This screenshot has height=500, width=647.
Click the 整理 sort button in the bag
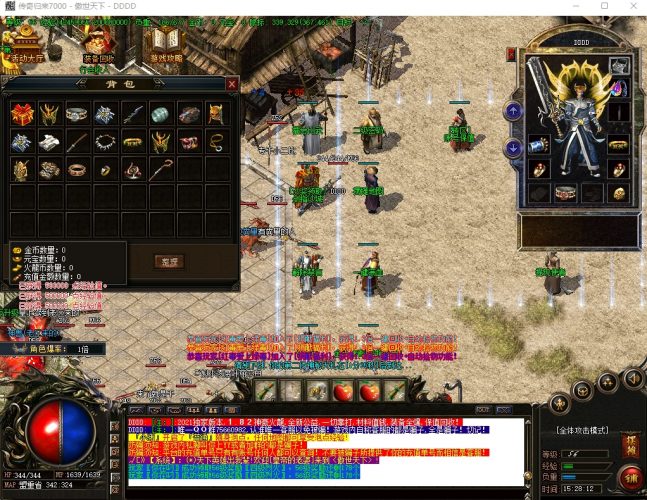click(170, 262)
